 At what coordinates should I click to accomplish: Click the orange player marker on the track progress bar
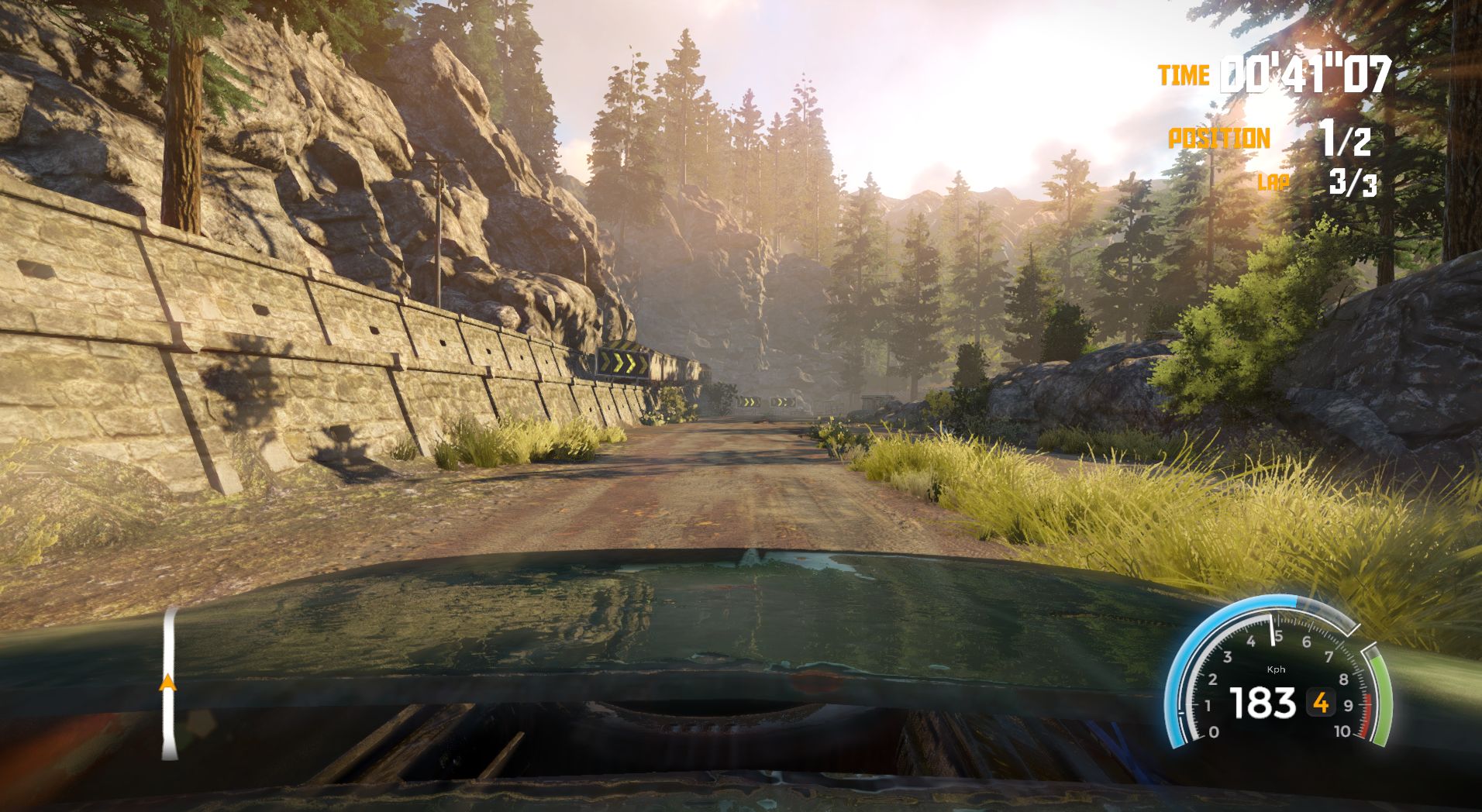point(167,683)
